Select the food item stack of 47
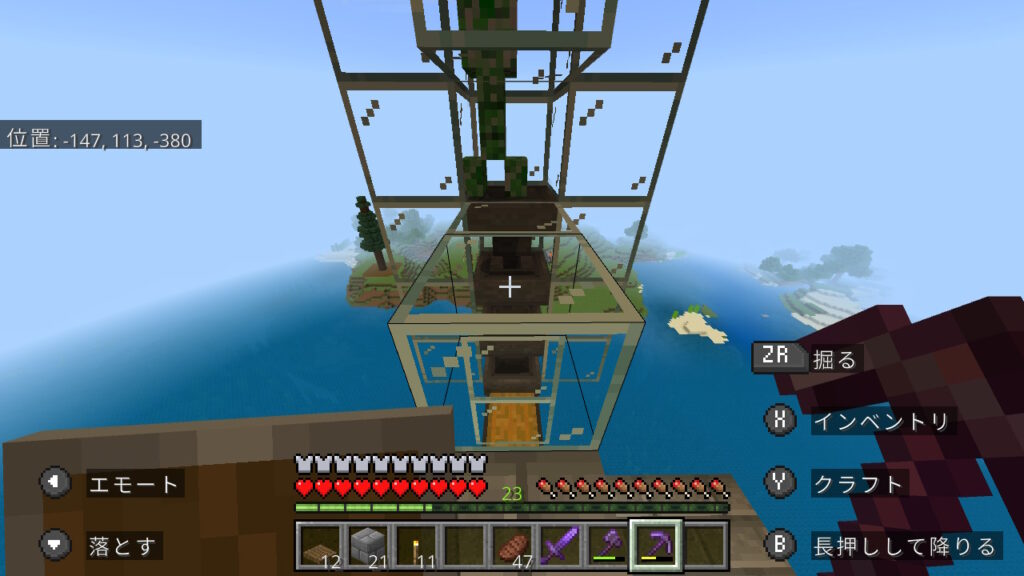Viewport: 1024px width, 576px height. point(512,544)
